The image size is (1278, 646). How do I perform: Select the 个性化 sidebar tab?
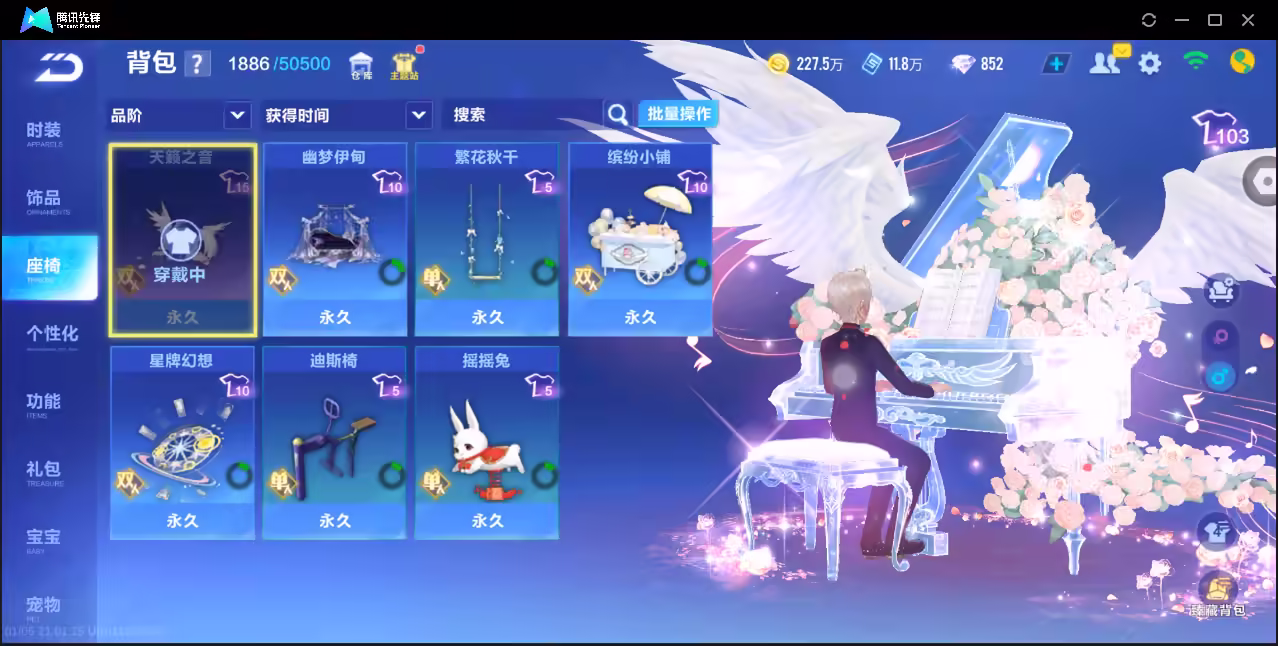(x=52, y=335)
